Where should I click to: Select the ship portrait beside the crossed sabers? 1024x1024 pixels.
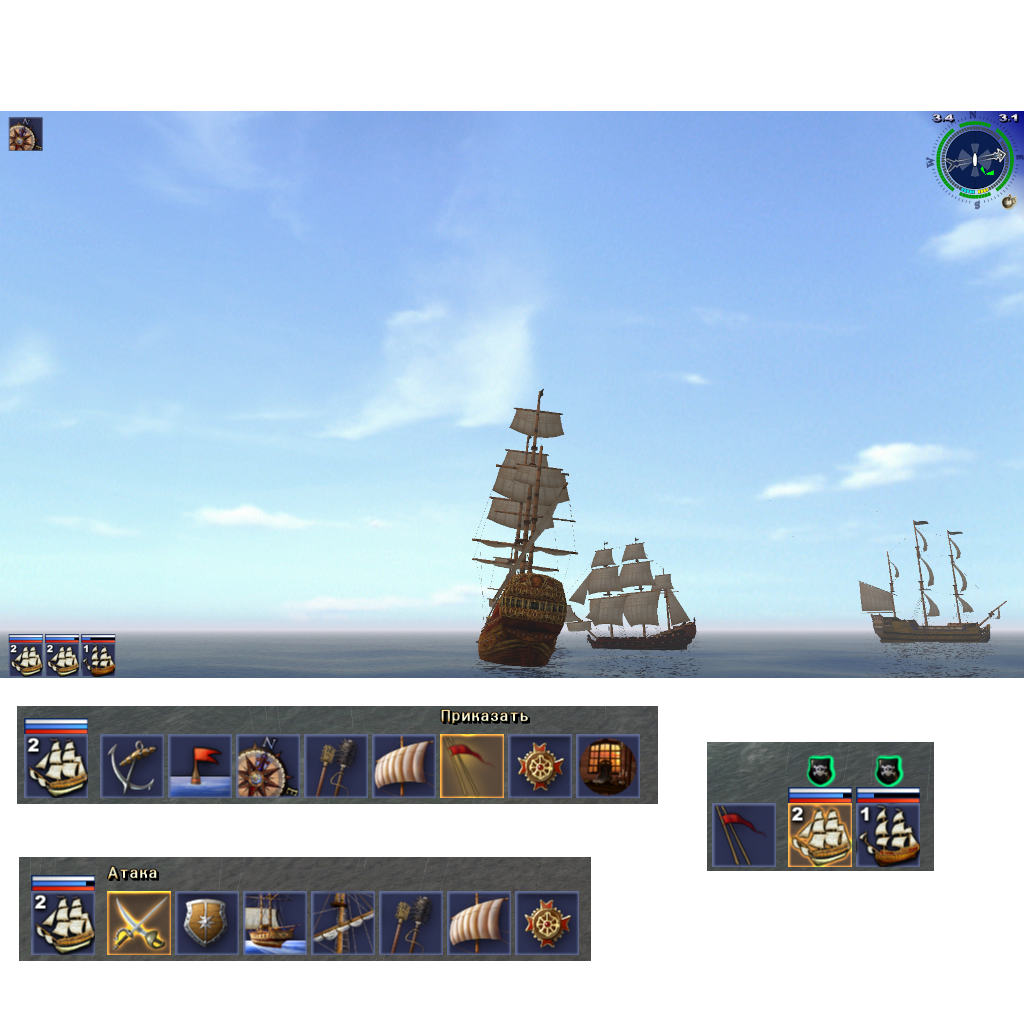coord(63,923)
